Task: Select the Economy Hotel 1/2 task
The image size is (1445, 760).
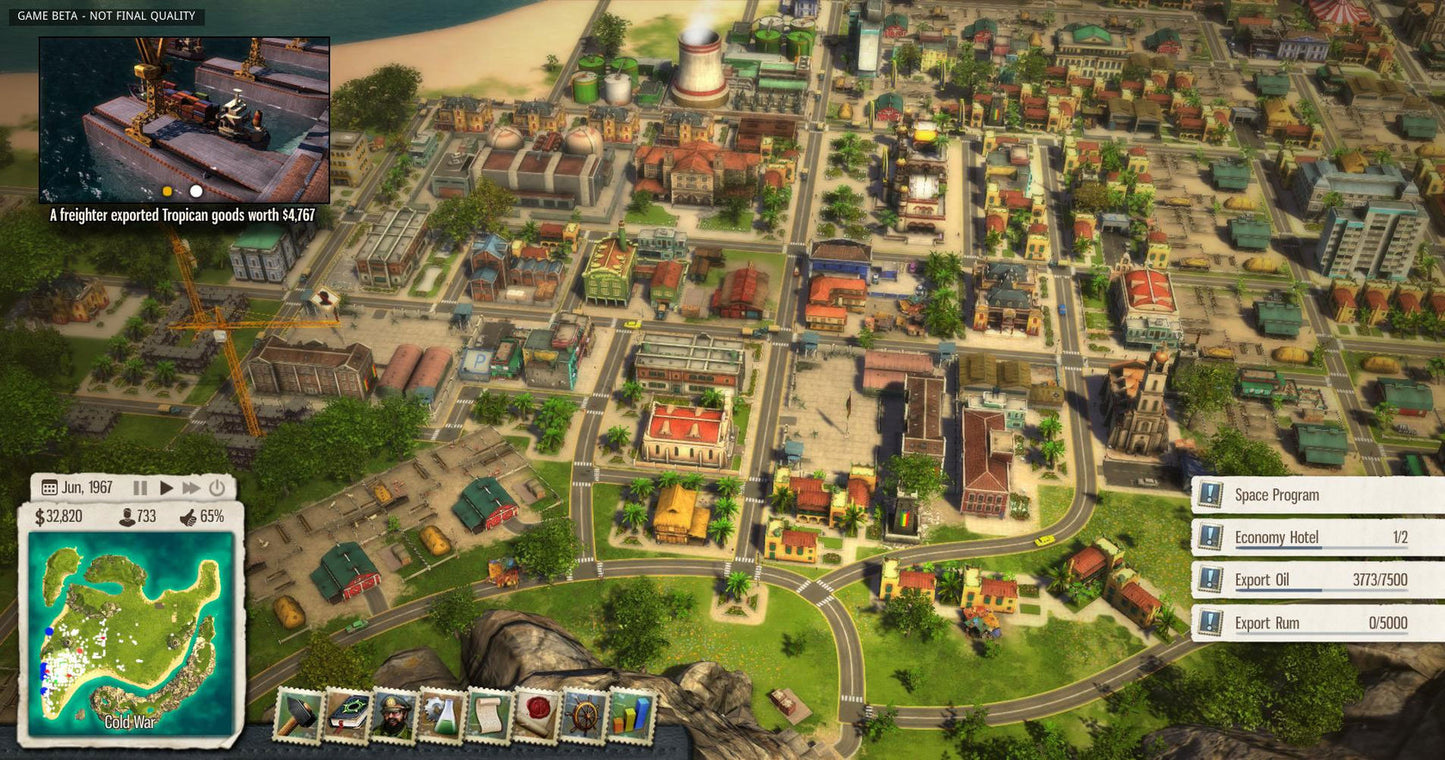Action: [1300, 537]
